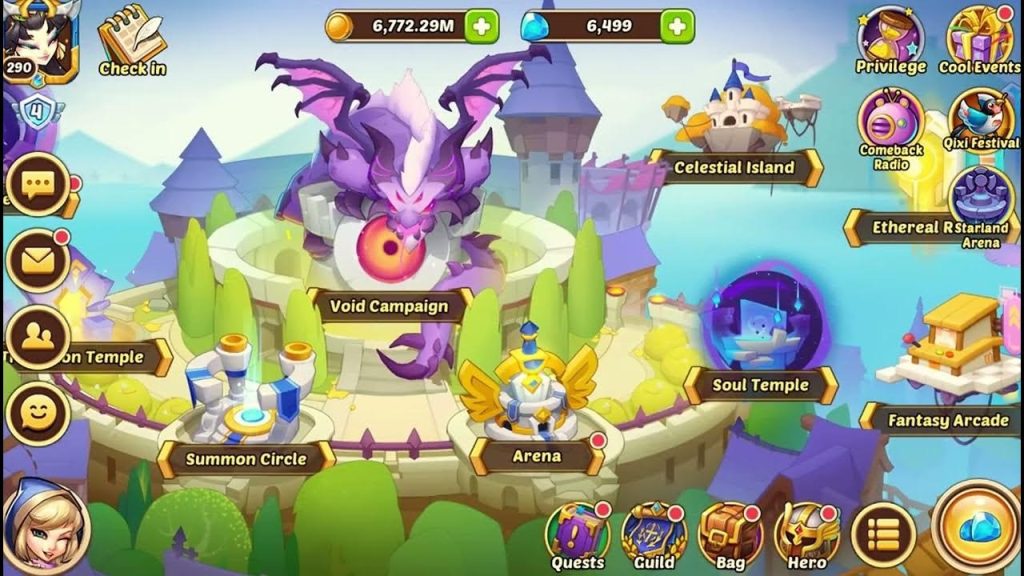This screenshot has height=576, width=1024.
Task: Open the player avatar profile
Action: [40, 42]
